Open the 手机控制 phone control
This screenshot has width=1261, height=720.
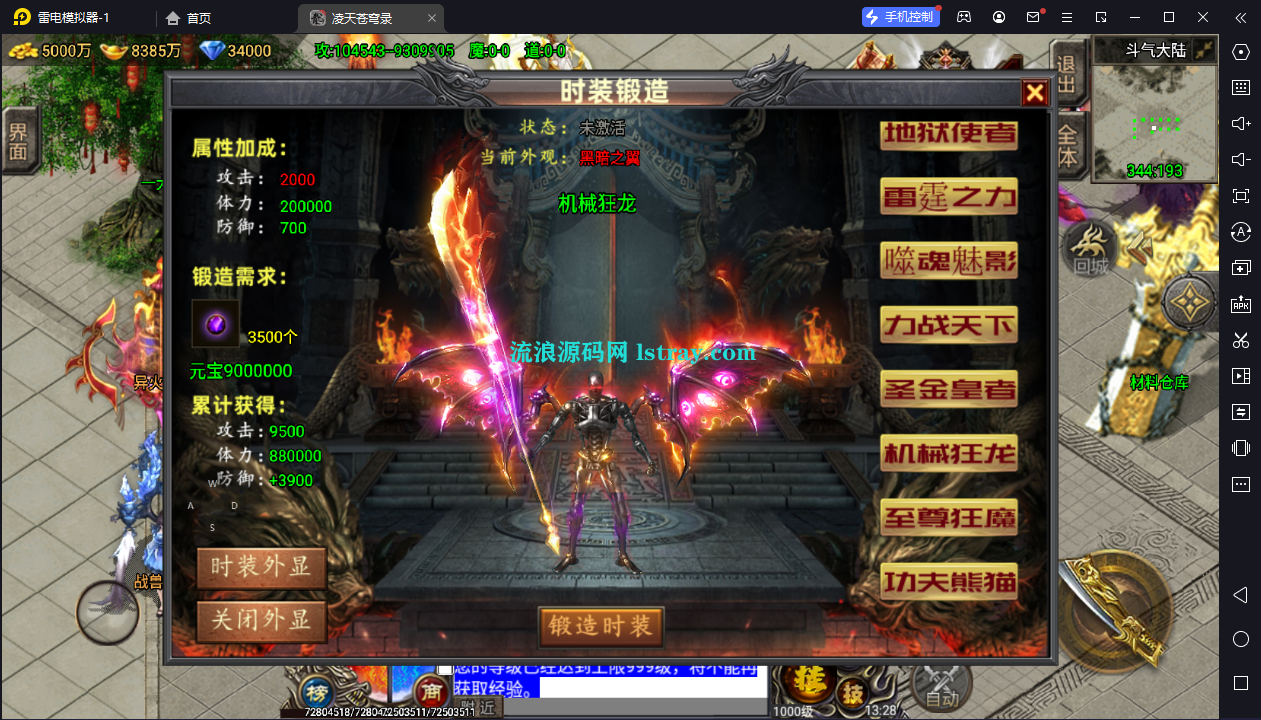click(x=900, y=17)
